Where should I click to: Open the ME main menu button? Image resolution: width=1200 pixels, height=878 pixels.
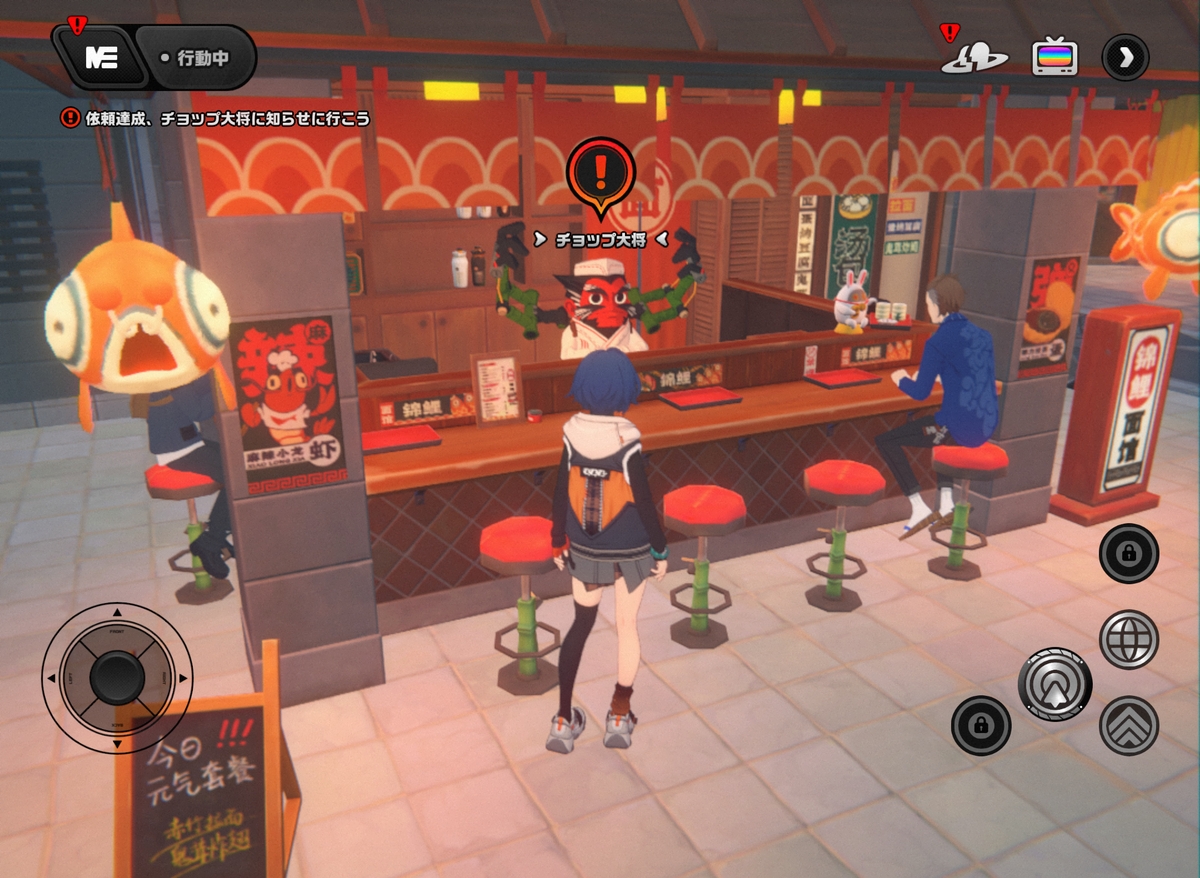(x=101, y=58)
